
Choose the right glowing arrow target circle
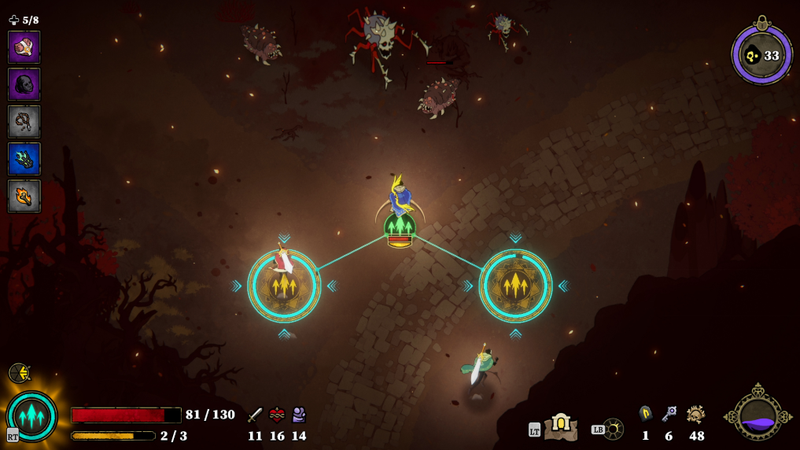pos(515,286)
